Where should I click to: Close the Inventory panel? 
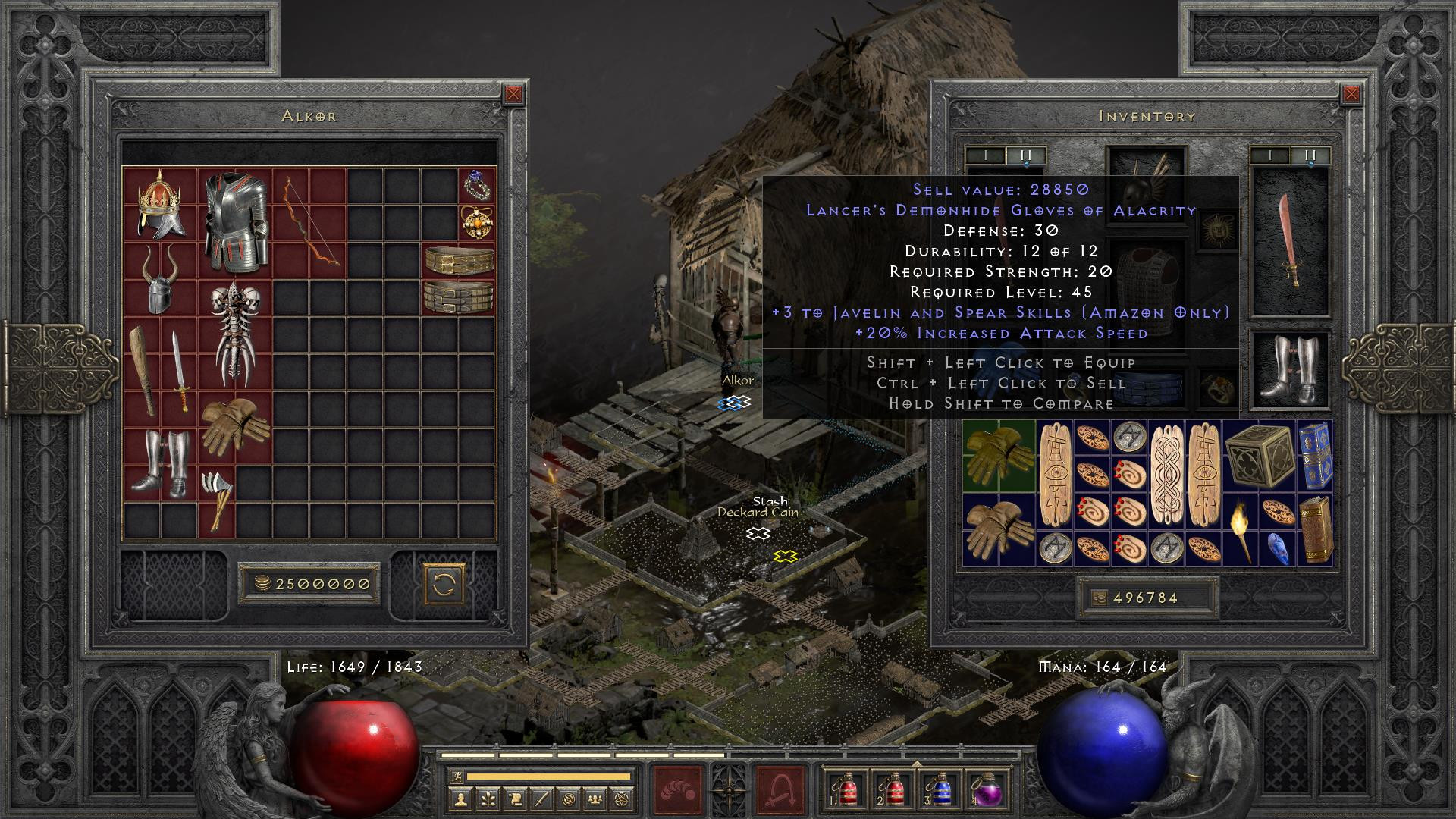(x=1351, y=94)
